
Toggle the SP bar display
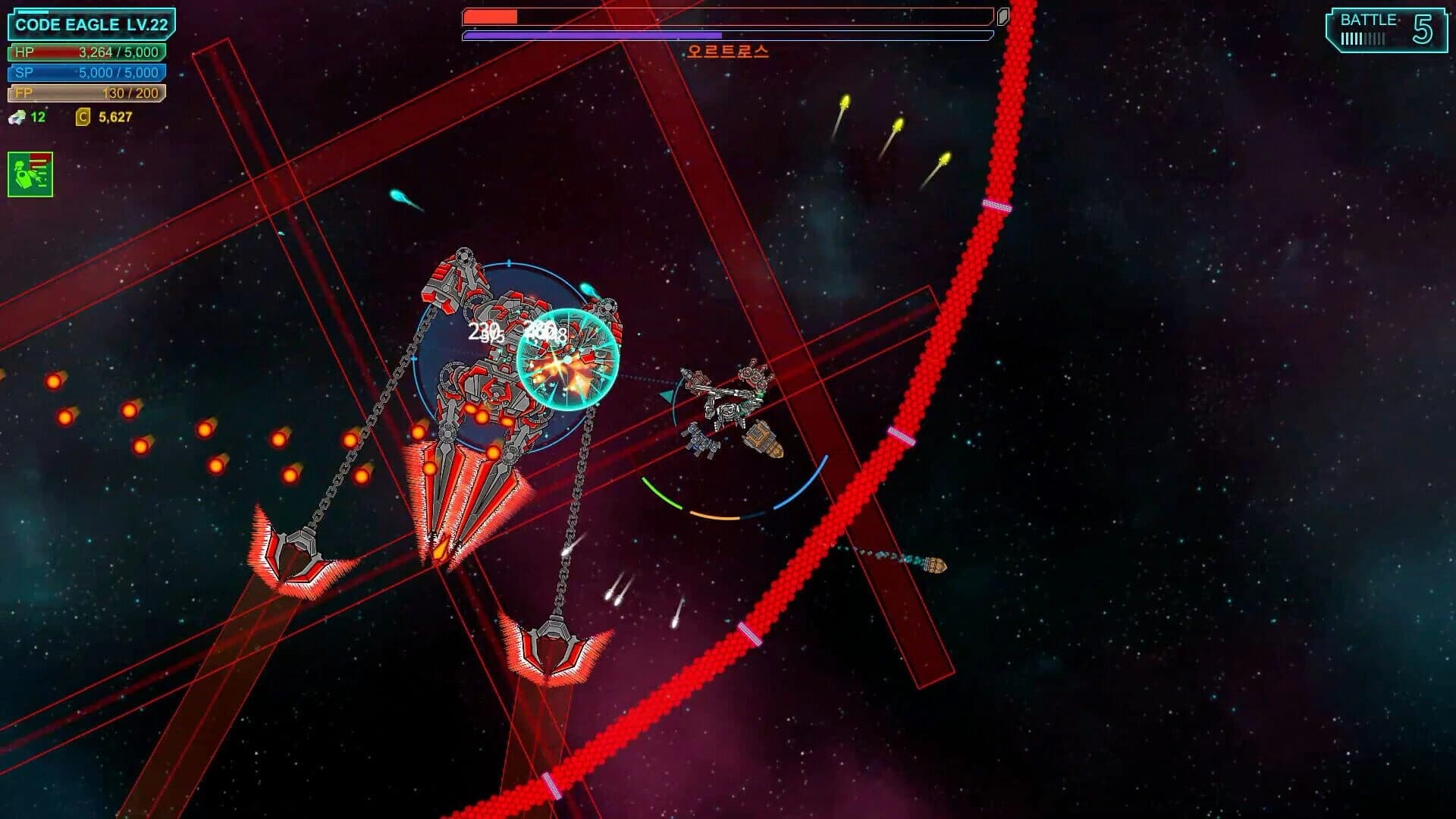pyautogui.click(x=87, y=73)
